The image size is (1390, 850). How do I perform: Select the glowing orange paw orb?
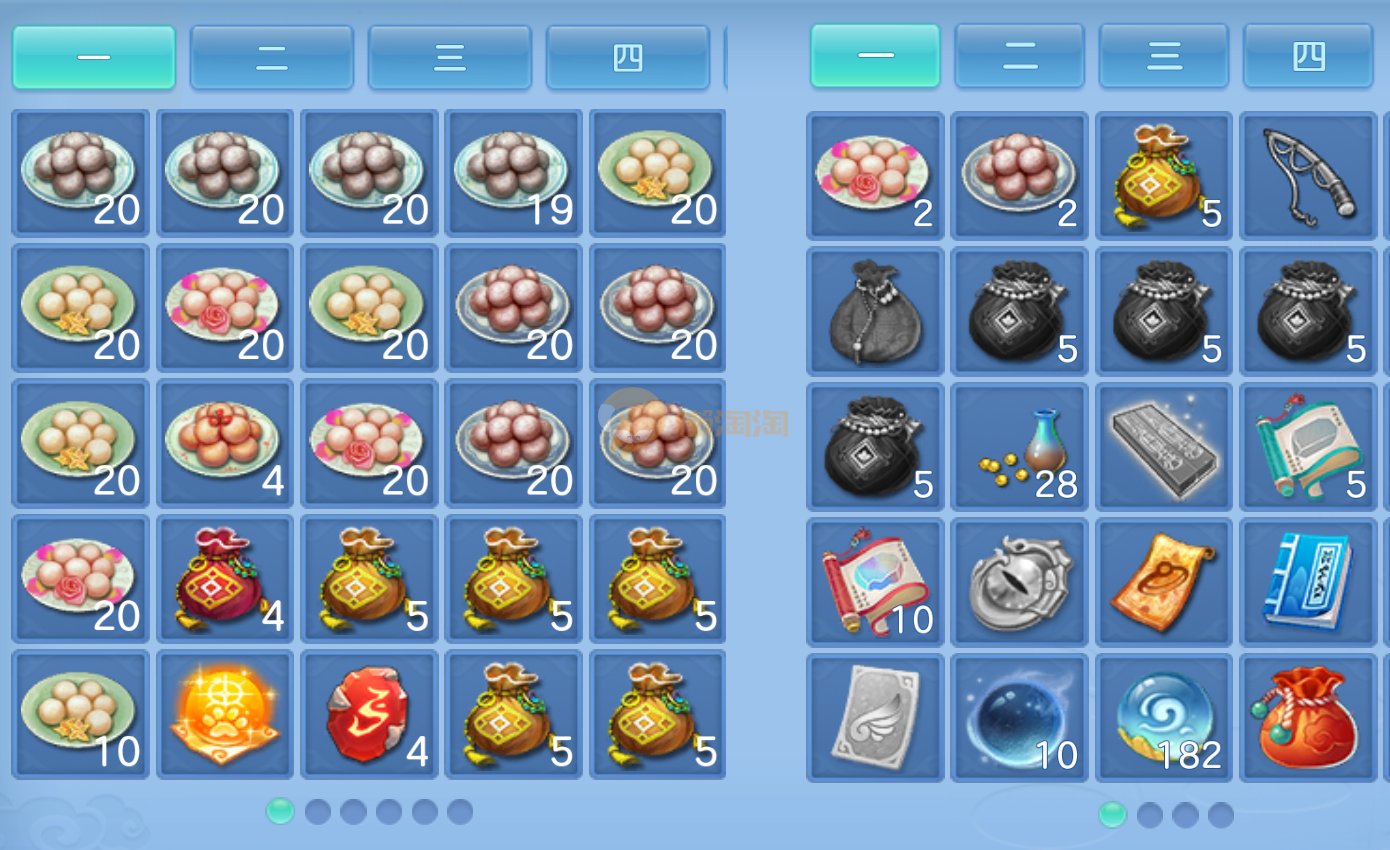tap(225, 713)
